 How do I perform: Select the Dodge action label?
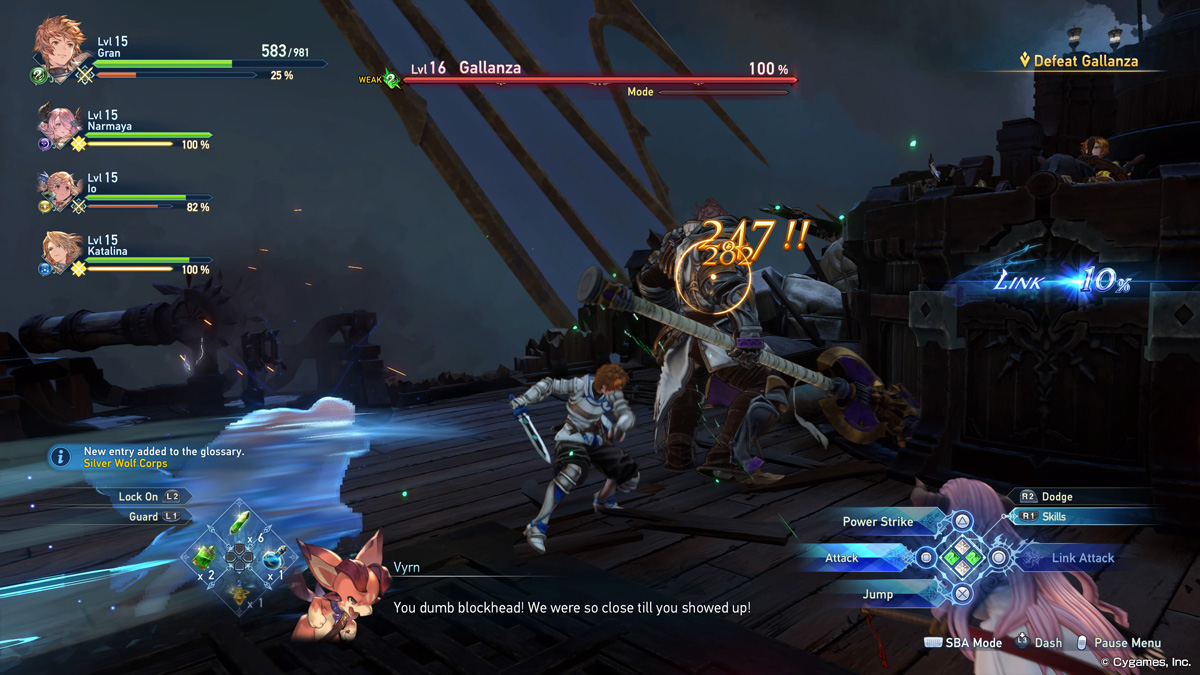(x=1056, y=496)
